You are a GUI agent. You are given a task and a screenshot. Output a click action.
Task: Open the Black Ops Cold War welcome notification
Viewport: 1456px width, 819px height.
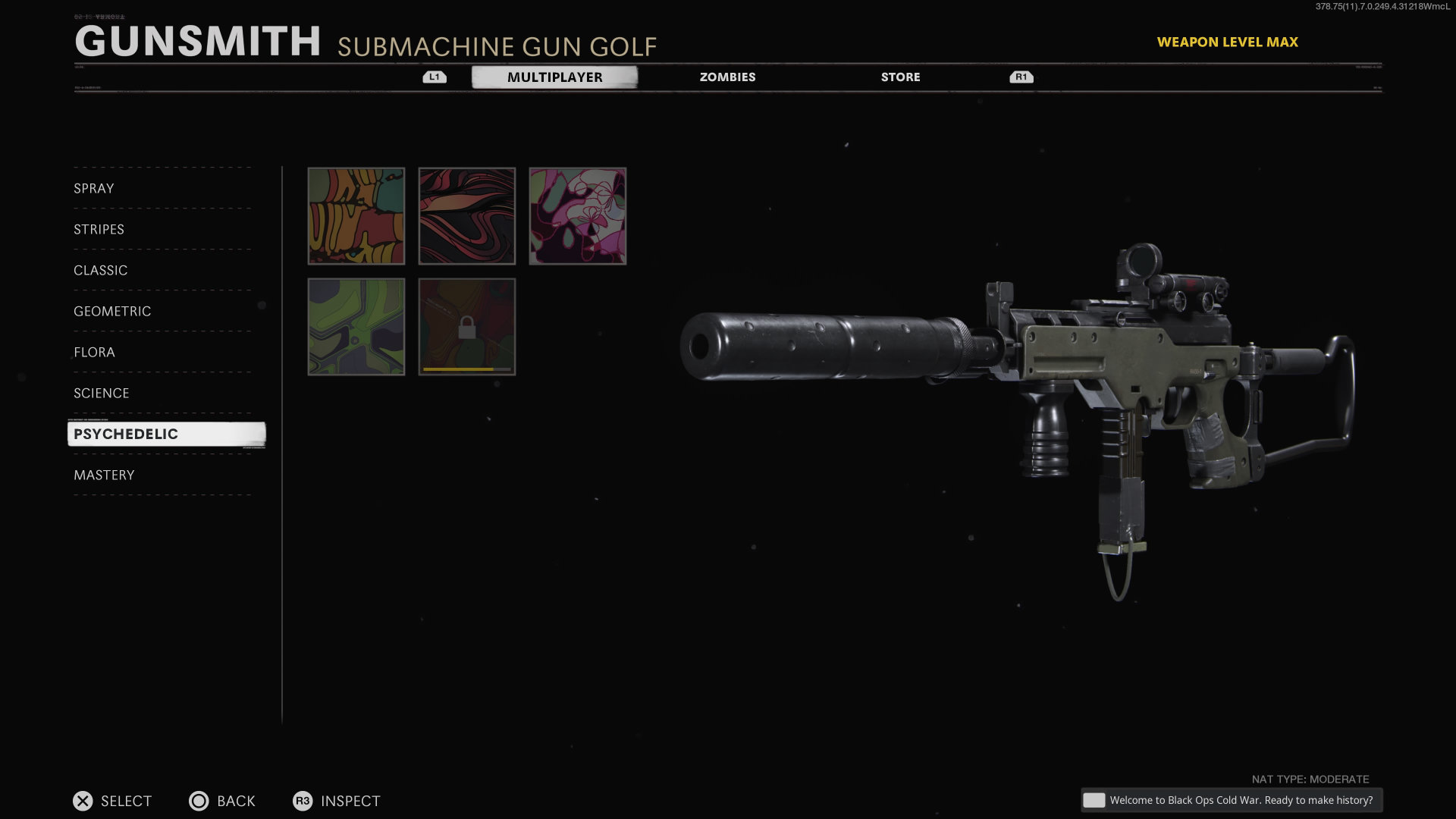tap(1232, 800)
